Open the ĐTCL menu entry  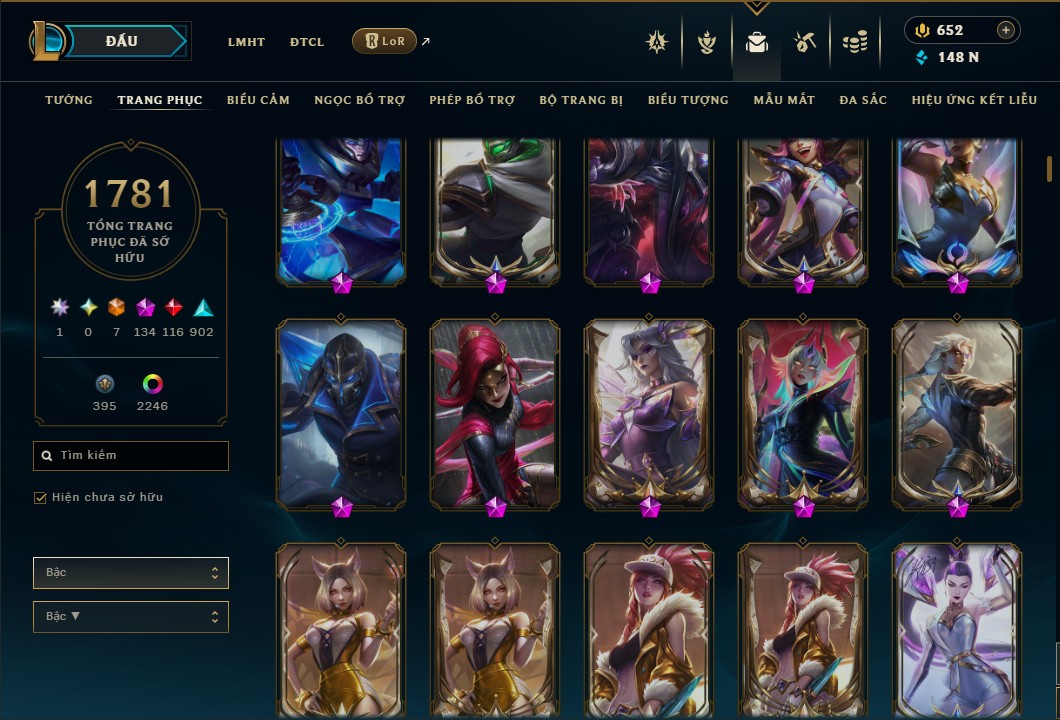tap(307, 42)
